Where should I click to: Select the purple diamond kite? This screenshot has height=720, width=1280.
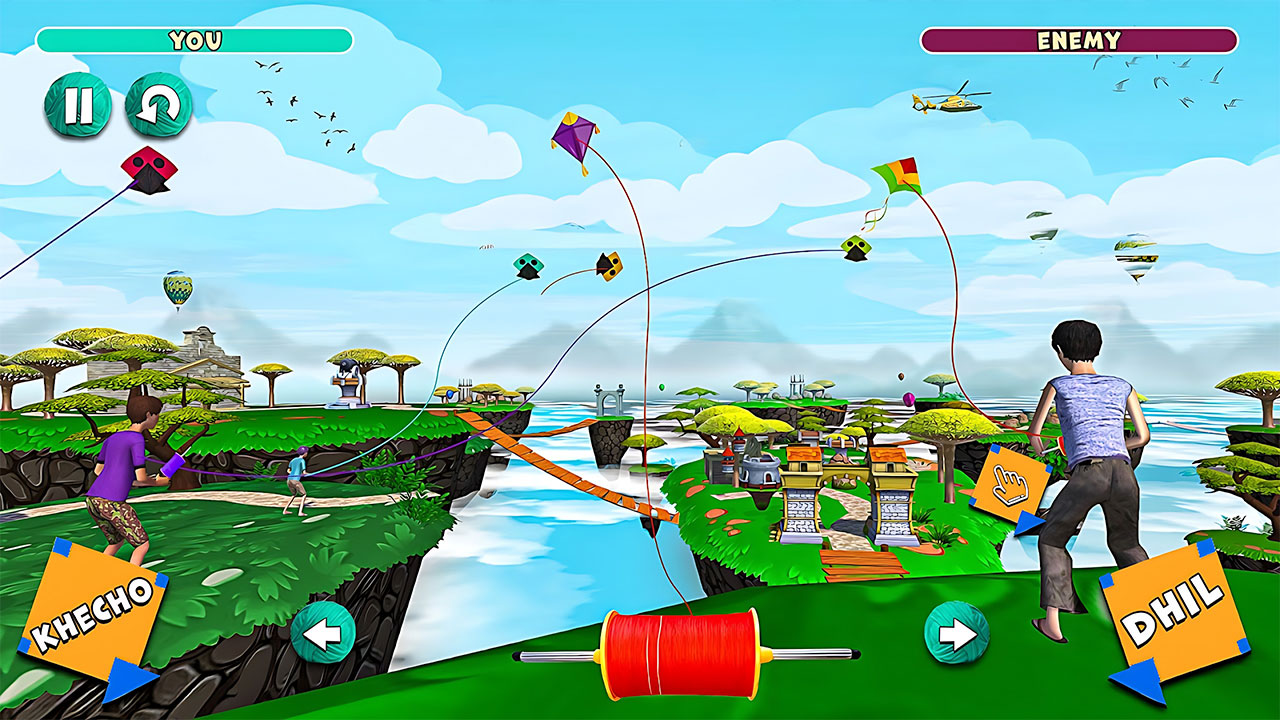coord(573,136)
